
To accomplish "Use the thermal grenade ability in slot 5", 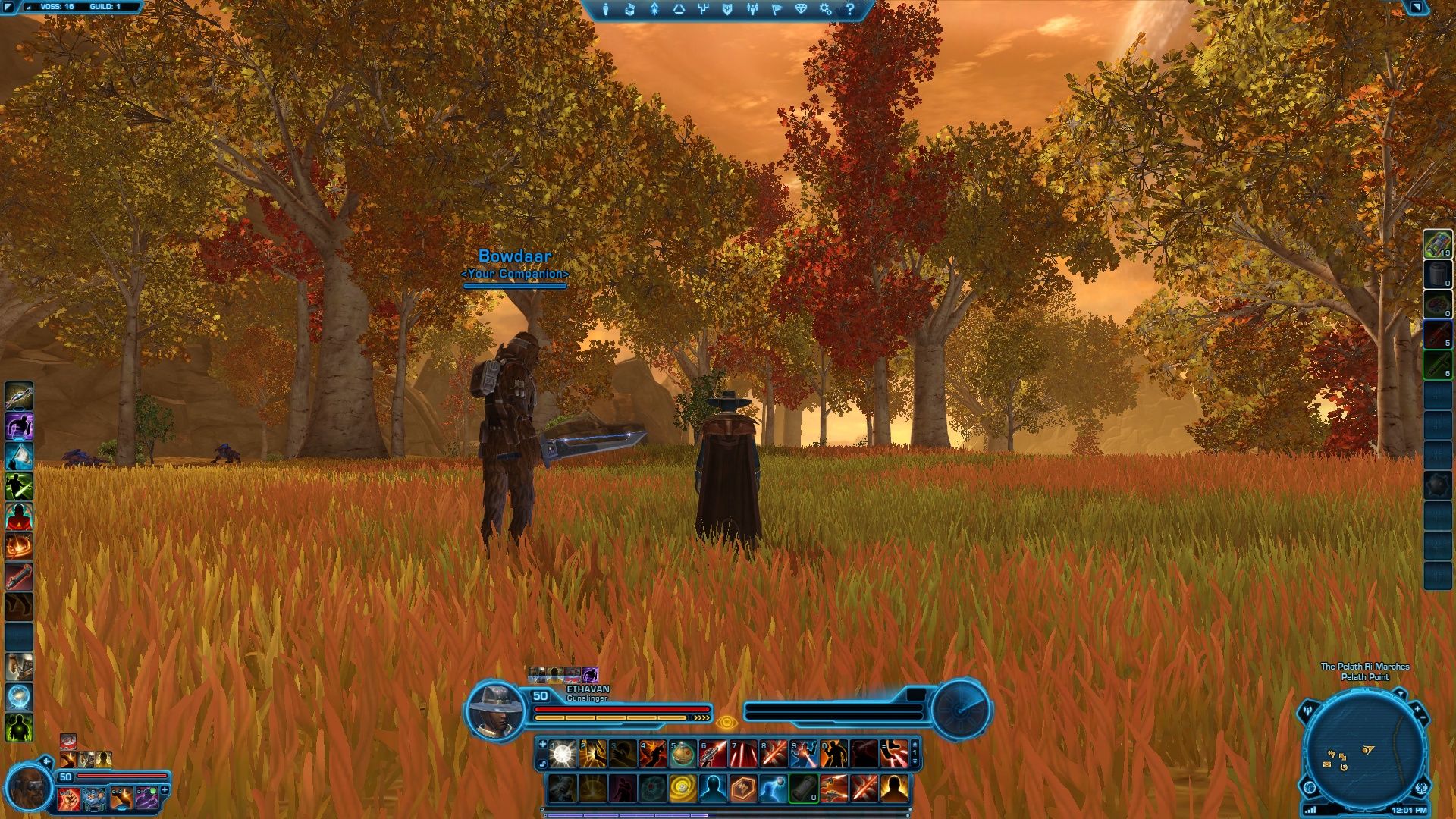I will (x=682, y=754).
